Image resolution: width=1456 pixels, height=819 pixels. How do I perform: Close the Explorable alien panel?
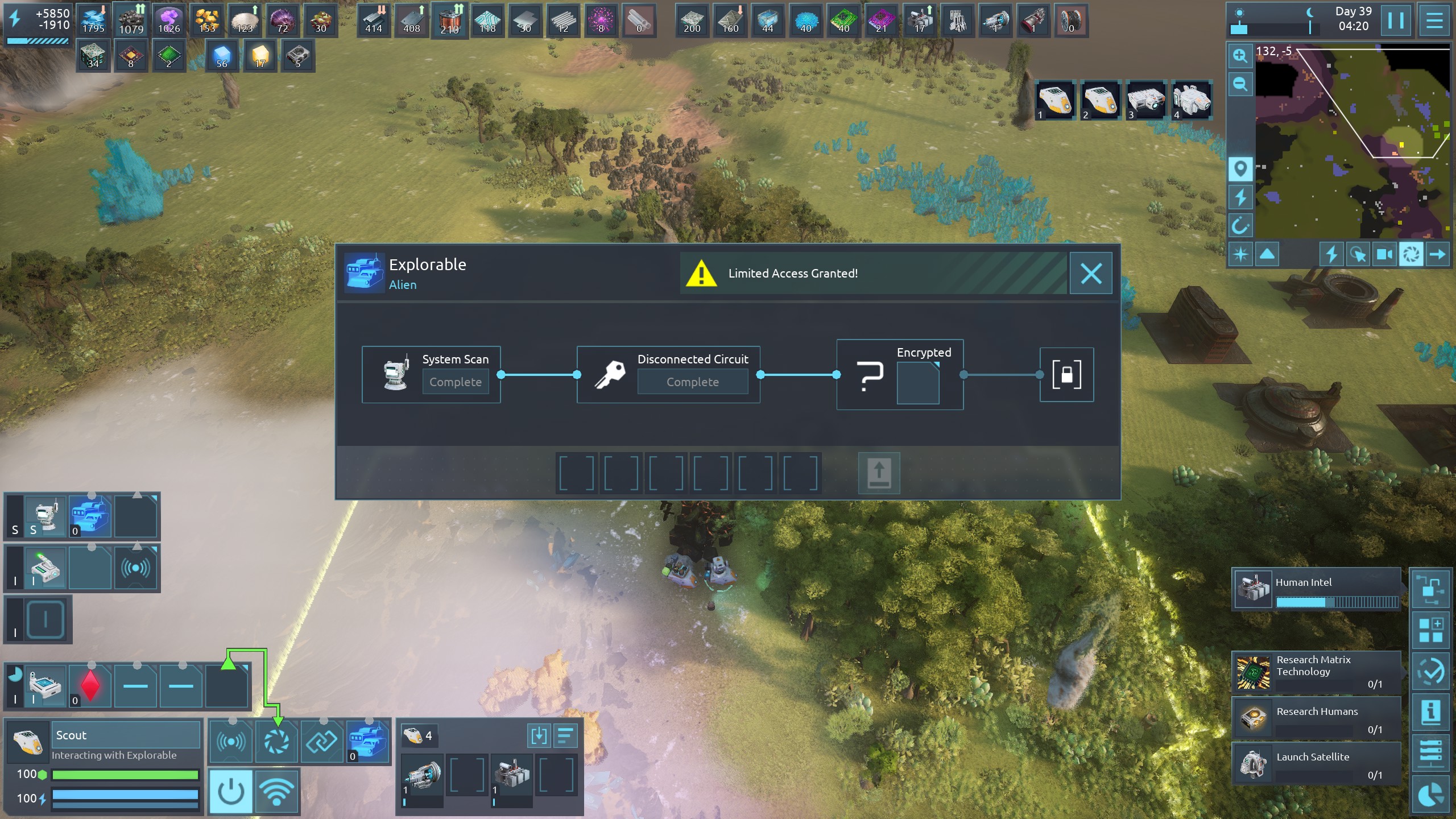click(1090, 274)
